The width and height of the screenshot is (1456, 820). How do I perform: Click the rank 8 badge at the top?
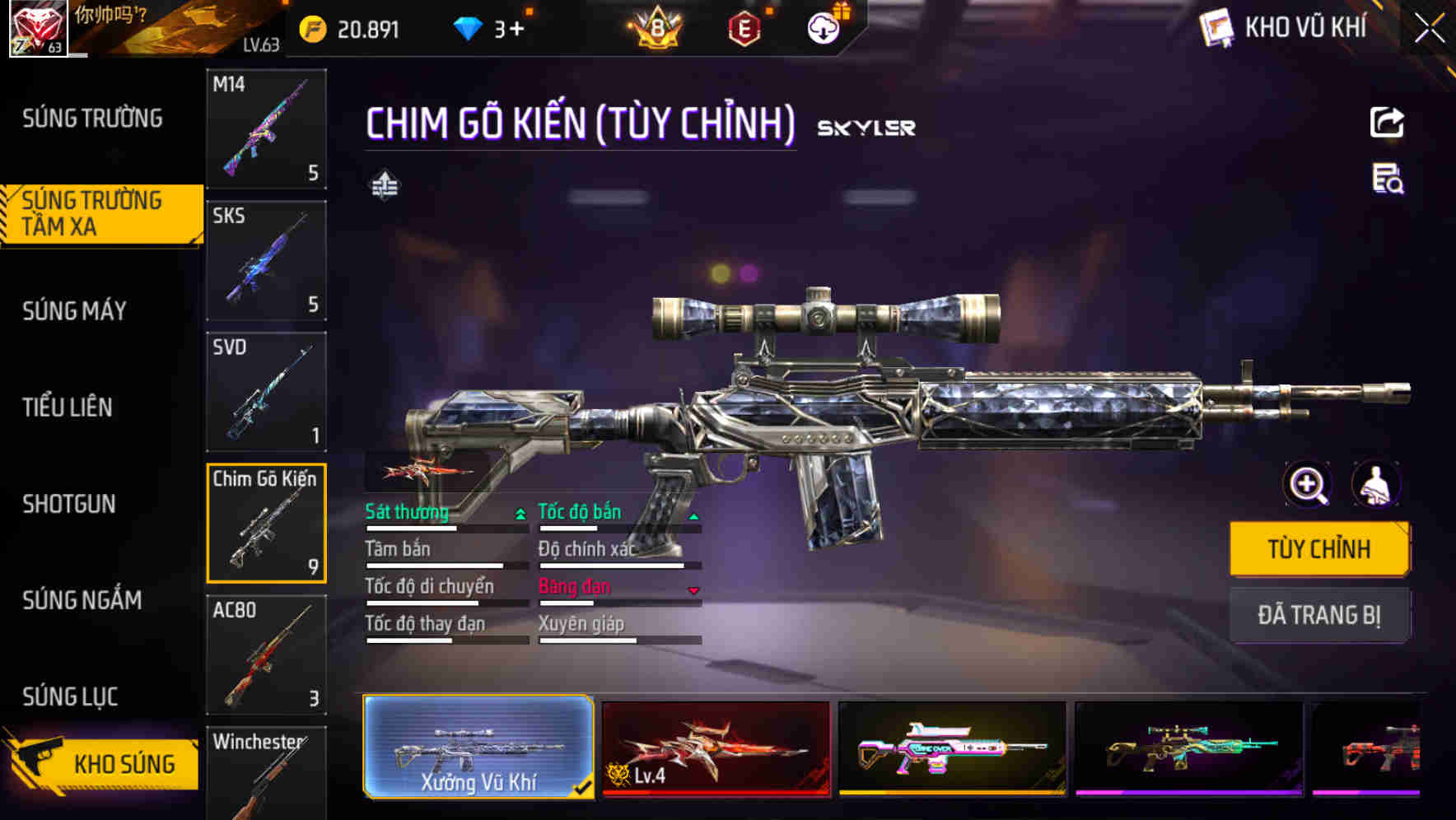[x=659, y=27]
